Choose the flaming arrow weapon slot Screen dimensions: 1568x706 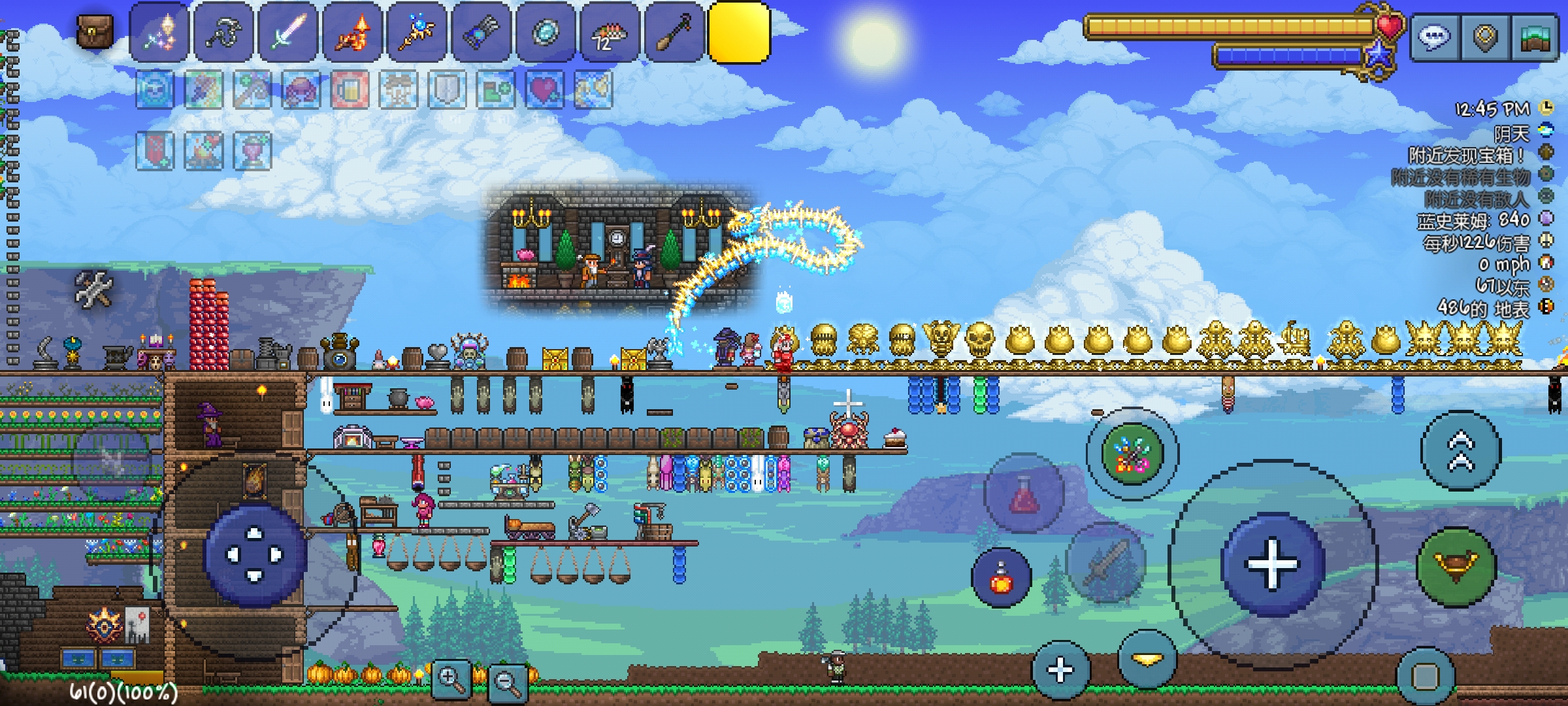tap(352, 33)
